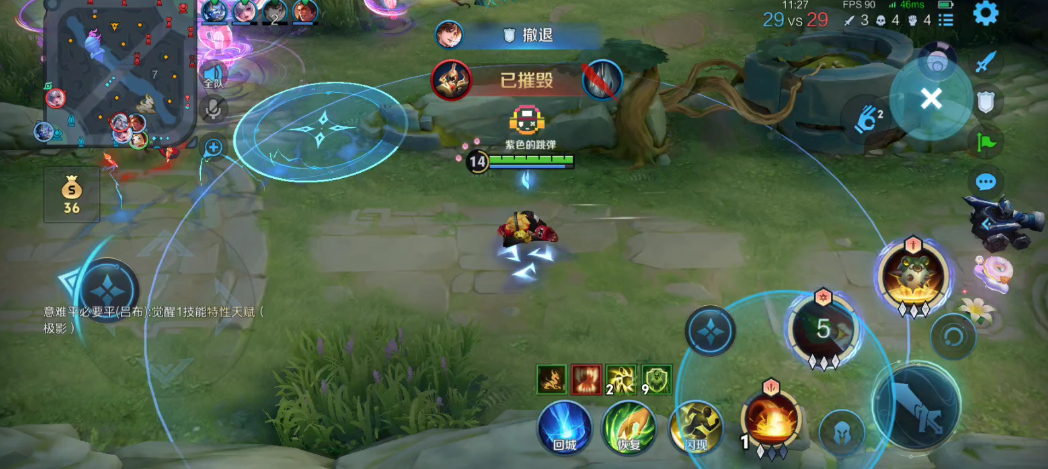Use the 恢复 heal skill
The image size is (1048, 469).
[x=630, y=424]
